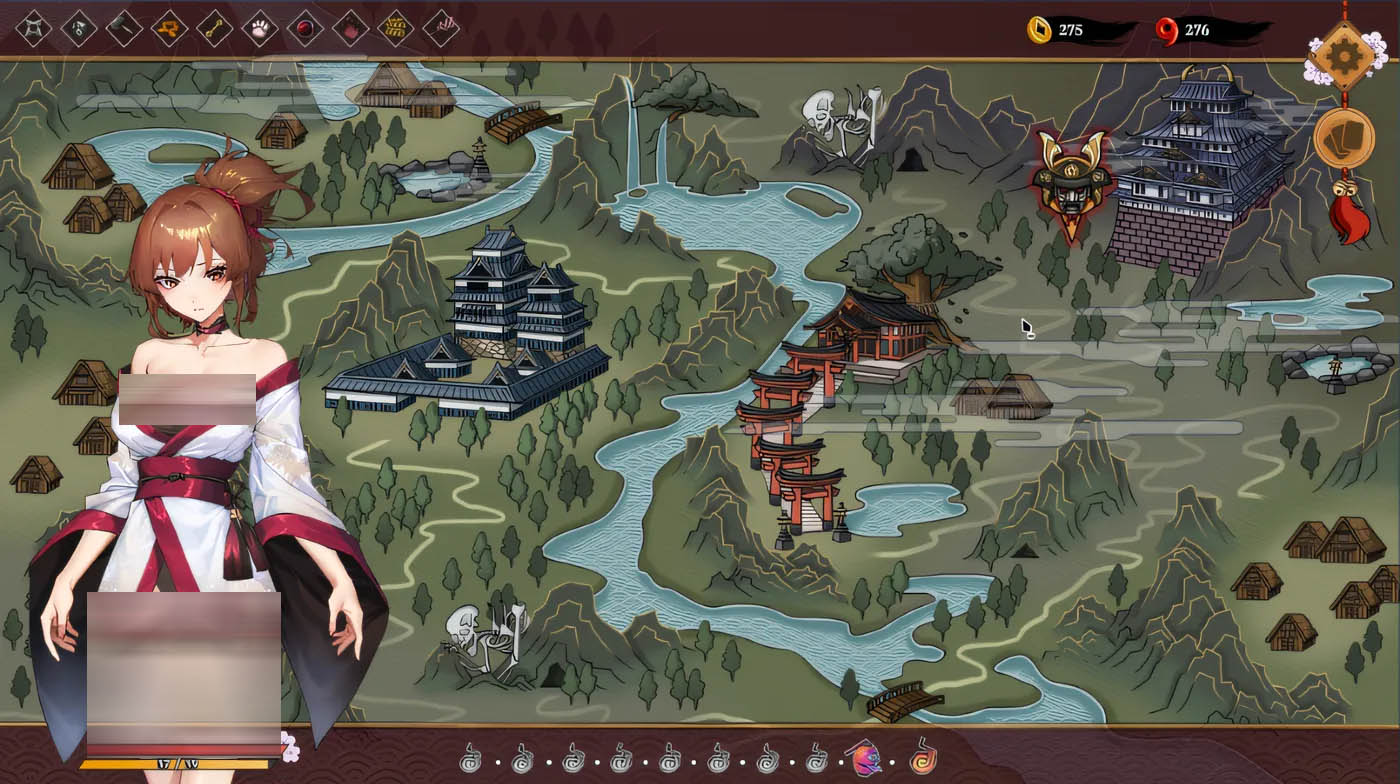
Task: View the card deck
Action: tap(1343, 139)
